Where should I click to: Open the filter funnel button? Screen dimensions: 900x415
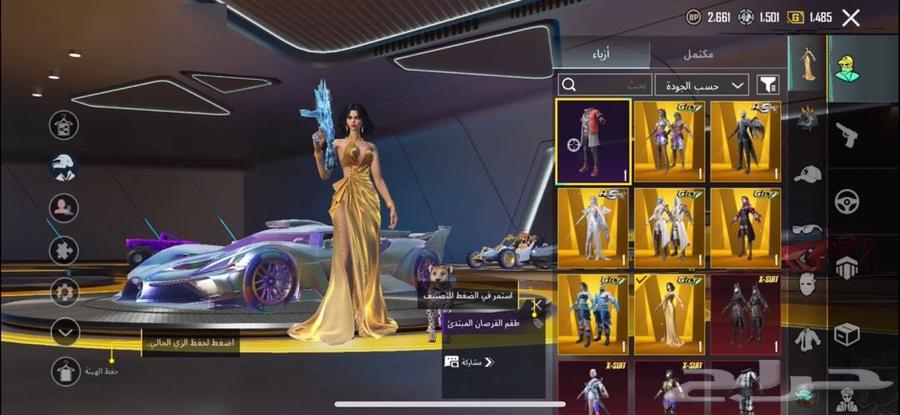click(769, 85)
